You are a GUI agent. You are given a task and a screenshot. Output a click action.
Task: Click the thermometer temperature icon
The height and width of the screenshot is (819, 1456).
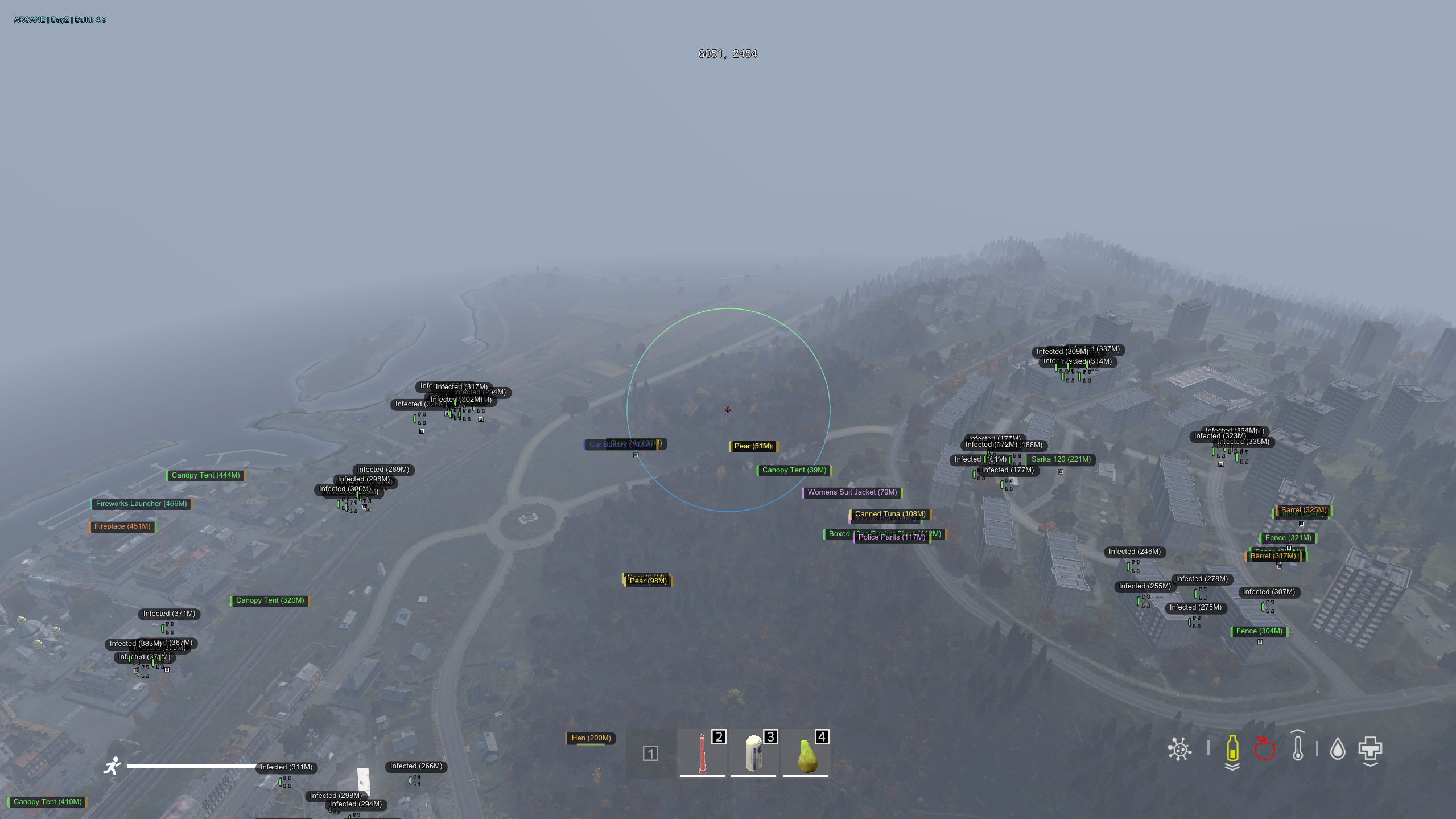coord(1298,748)
